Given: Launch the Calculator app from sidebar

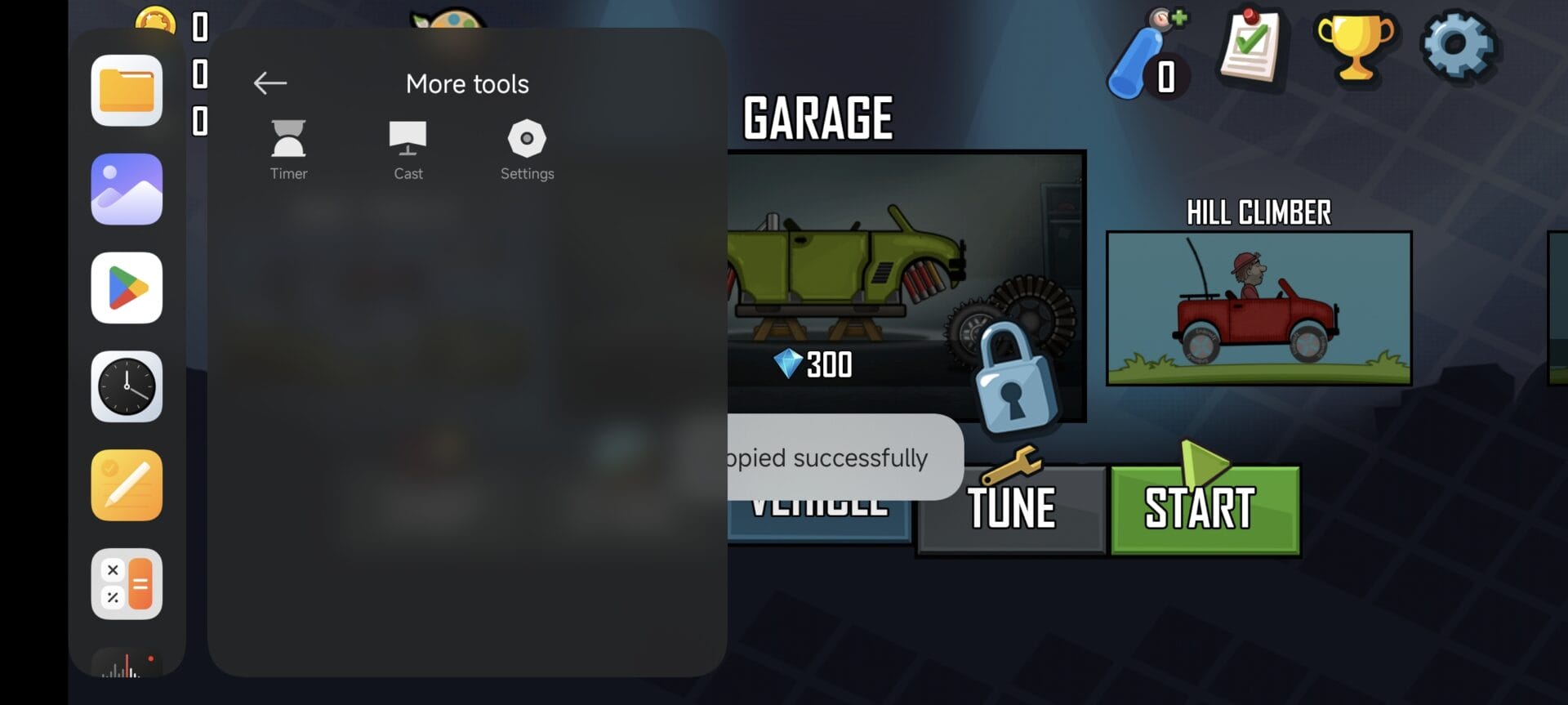Looking at the screenshot, I should pyautogui.click(x=127, y=584).
